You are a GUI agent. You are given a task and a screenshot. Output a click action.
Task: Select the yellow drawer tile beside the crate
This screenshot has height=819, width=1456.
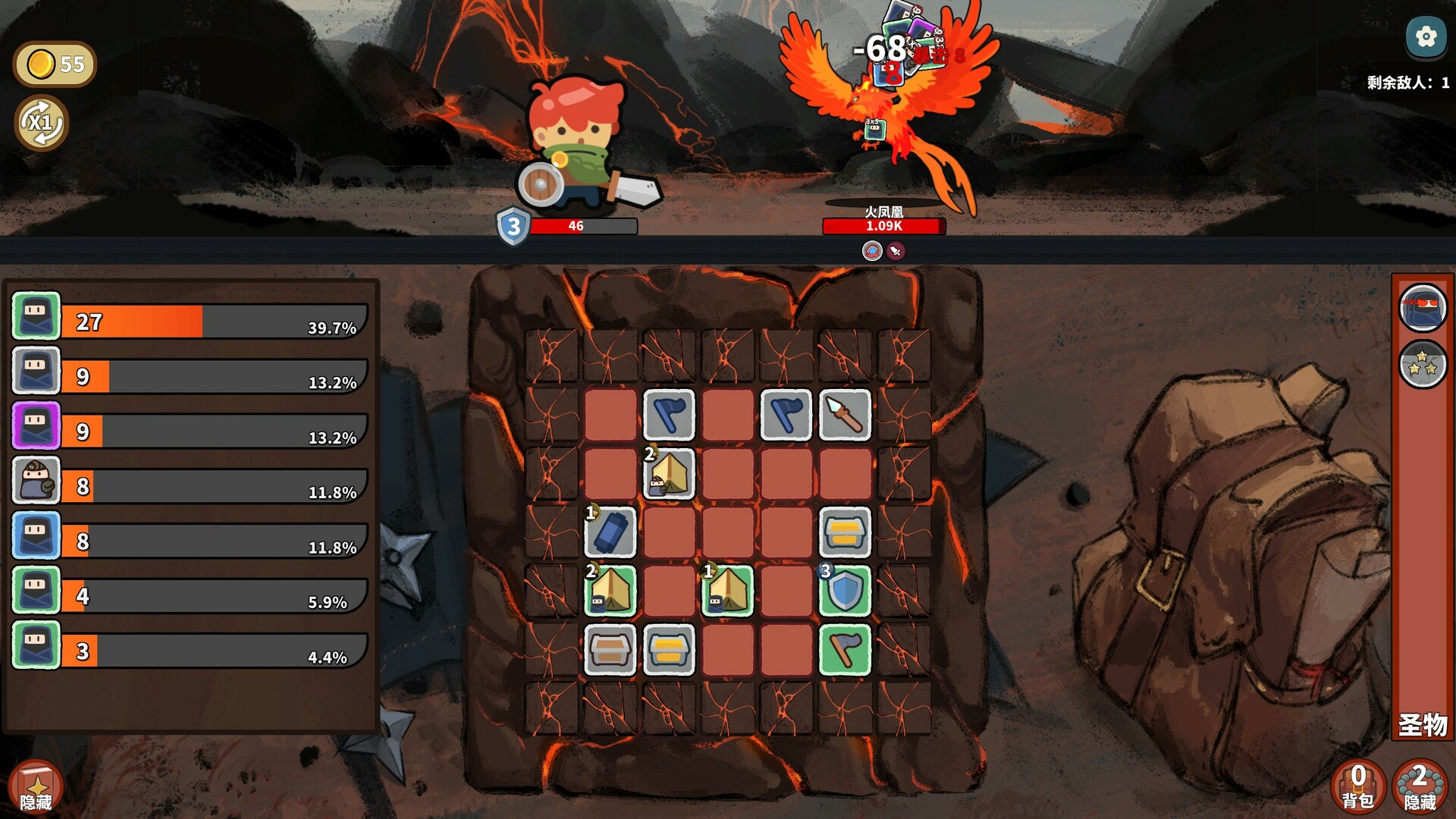point(668,650)
